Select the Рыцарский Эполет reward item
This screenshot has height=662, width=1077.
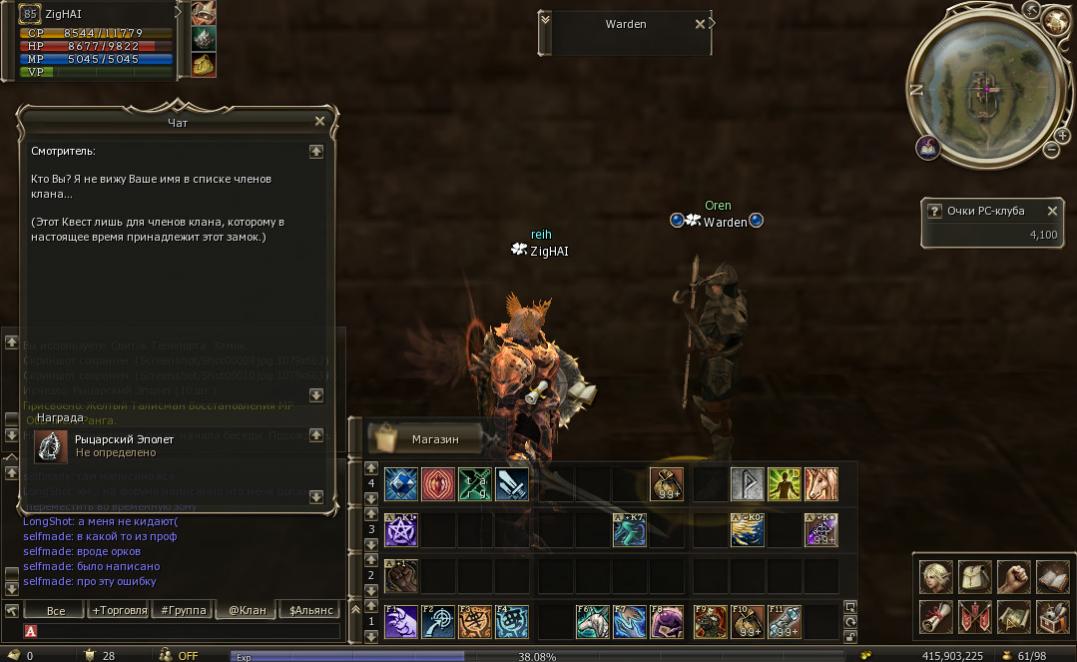(x=52, y=447)
